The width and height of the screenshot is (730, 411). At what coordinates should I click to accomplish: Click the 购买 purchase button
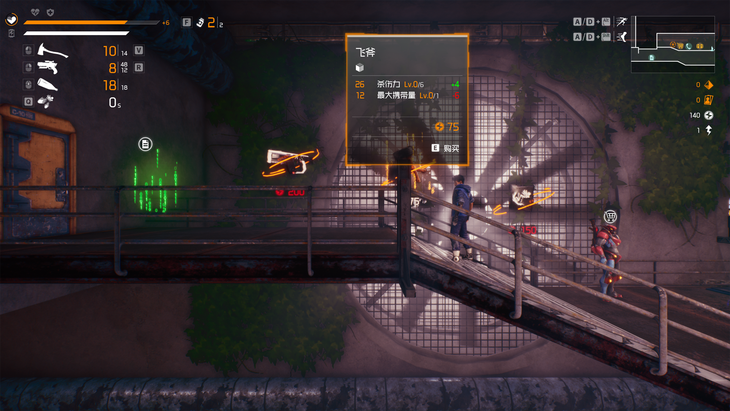[x=446, y=148]
